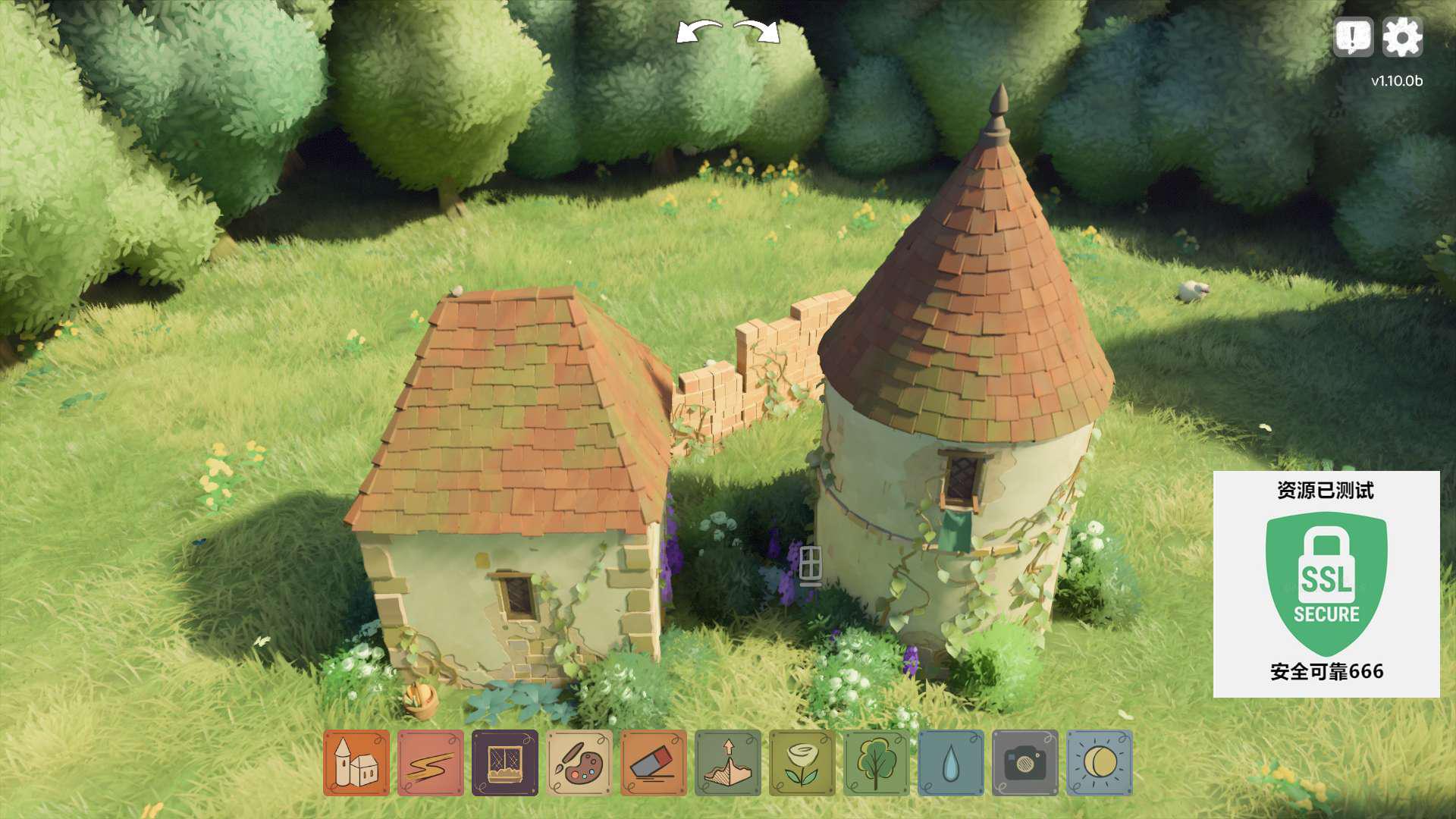Open the window decoration tool
The height and width of the screenshot is (819, 1456).
505,763
